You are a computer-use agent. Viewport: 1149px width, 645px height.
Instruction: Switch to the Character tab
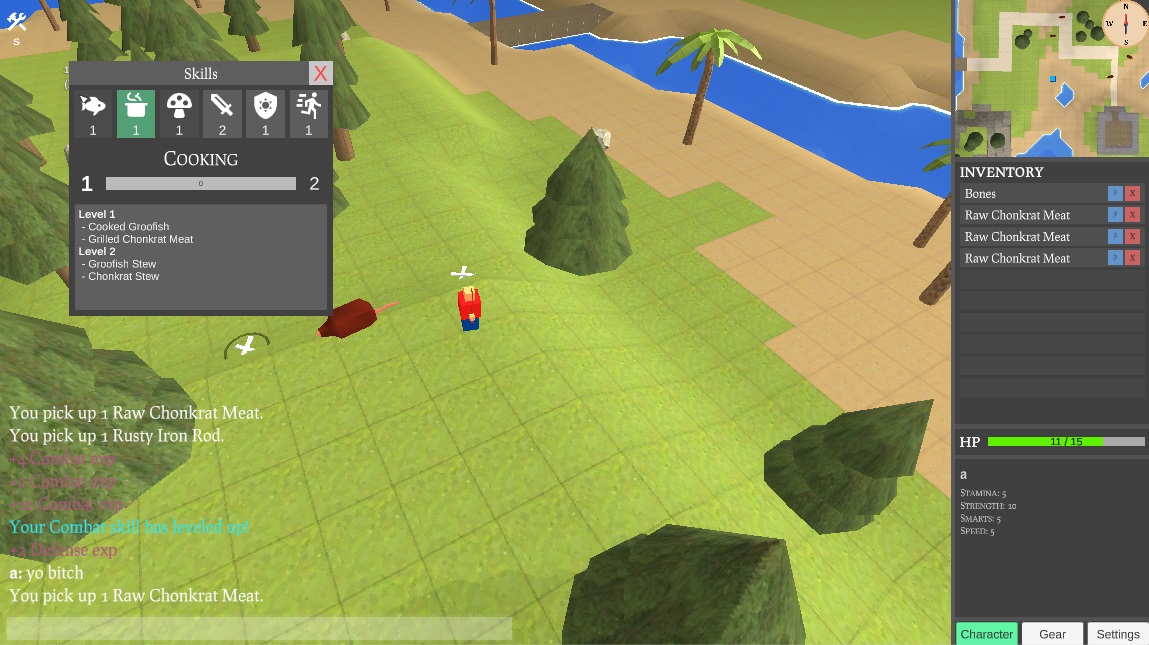point(986,634)
